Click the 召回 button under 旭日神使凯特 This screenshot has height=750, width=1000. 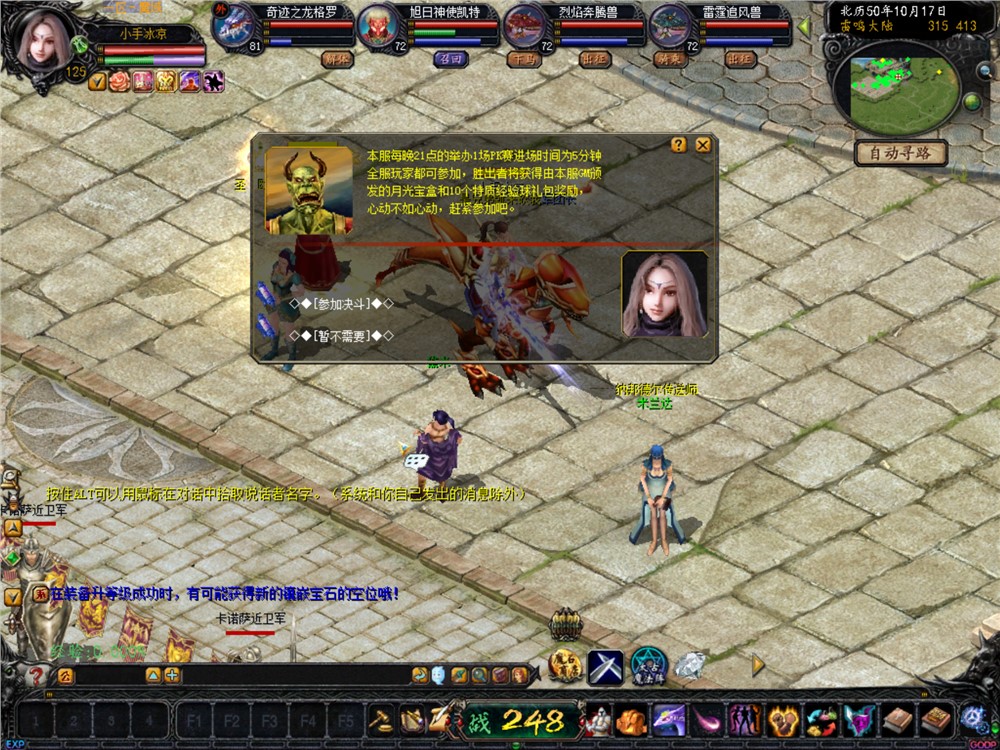[449, 58]
